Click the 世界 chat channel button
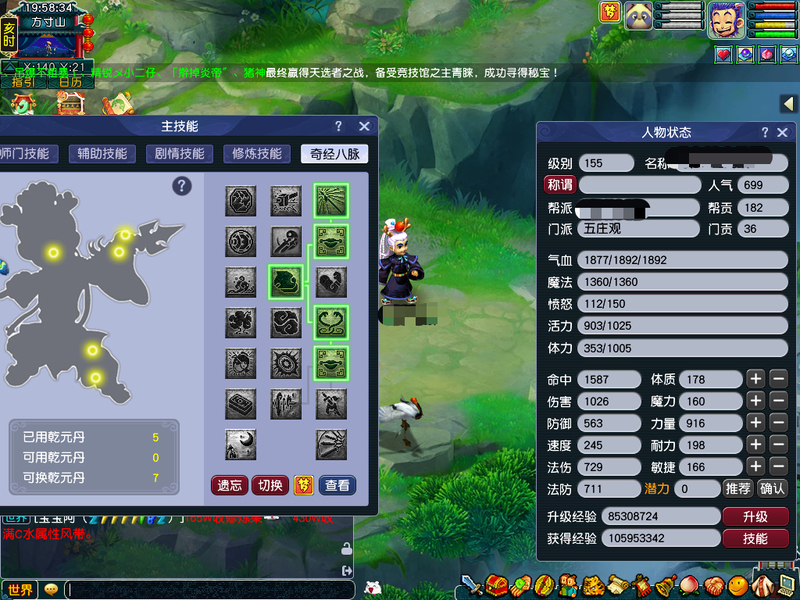 [x=21, y=589]
